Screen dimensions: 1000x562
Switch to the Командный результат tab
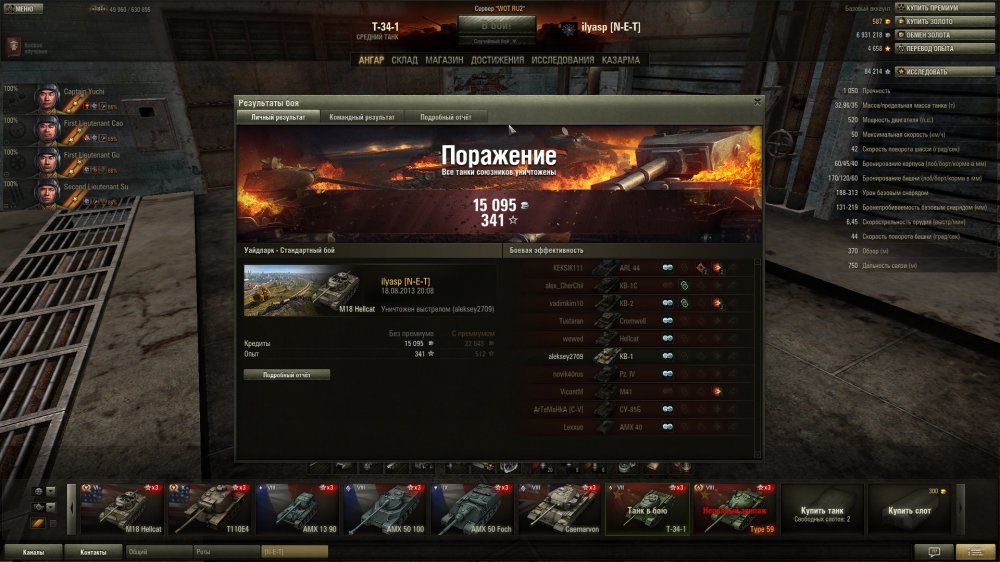point(361,117)
